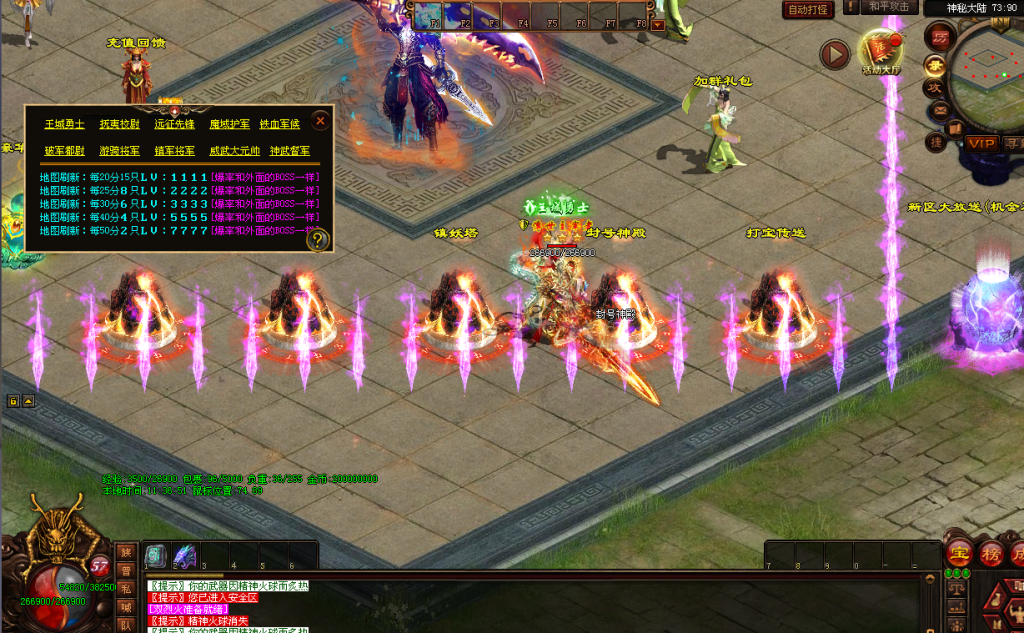Screen dimensions: 1024x633
Task: Choose the 破军都尉 title link
Action: pos(64,151)
